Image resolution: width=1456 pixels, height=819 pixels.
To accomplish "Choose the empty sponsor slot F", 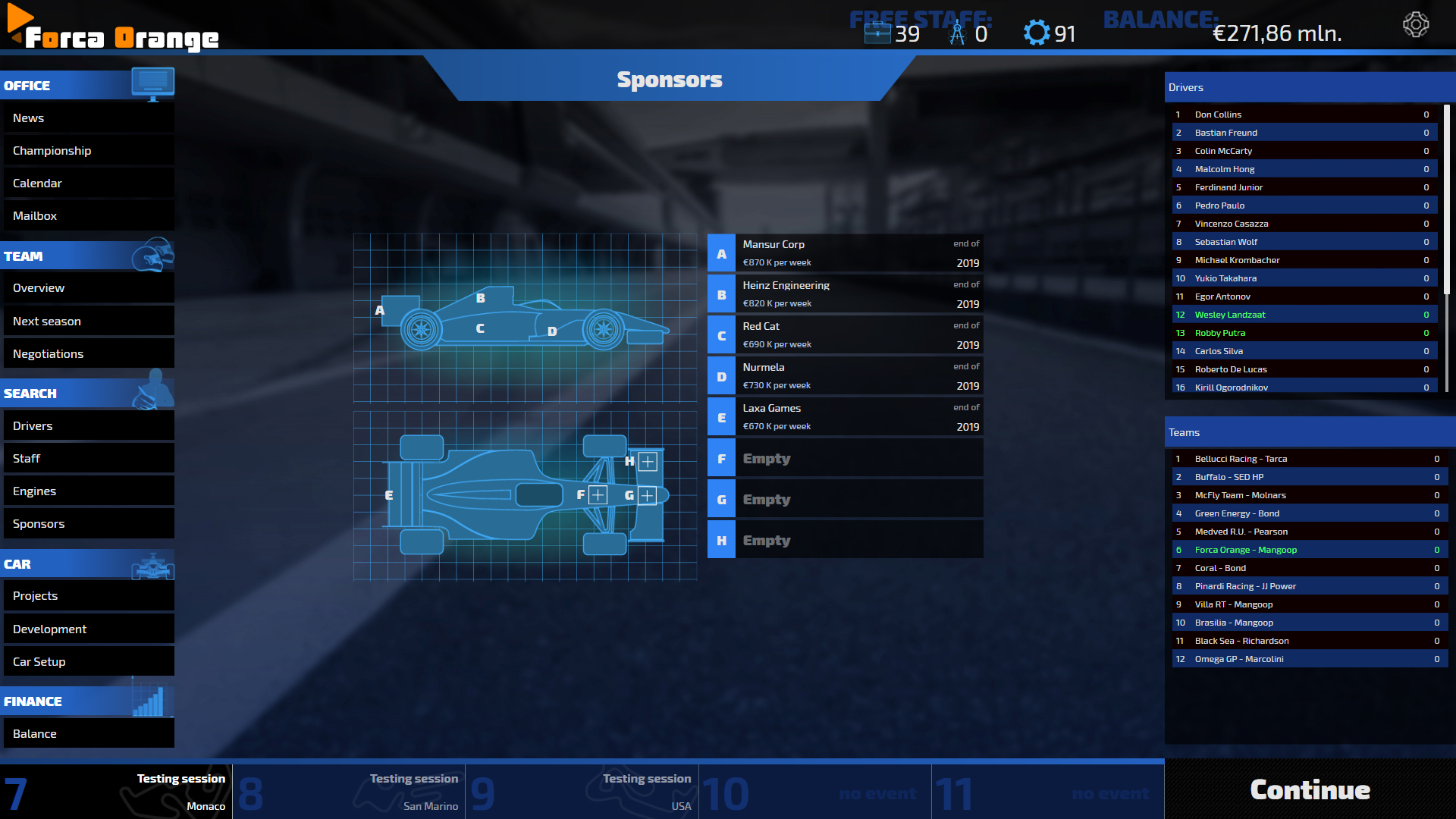I will pyautogui.click(x=845, y=459).
